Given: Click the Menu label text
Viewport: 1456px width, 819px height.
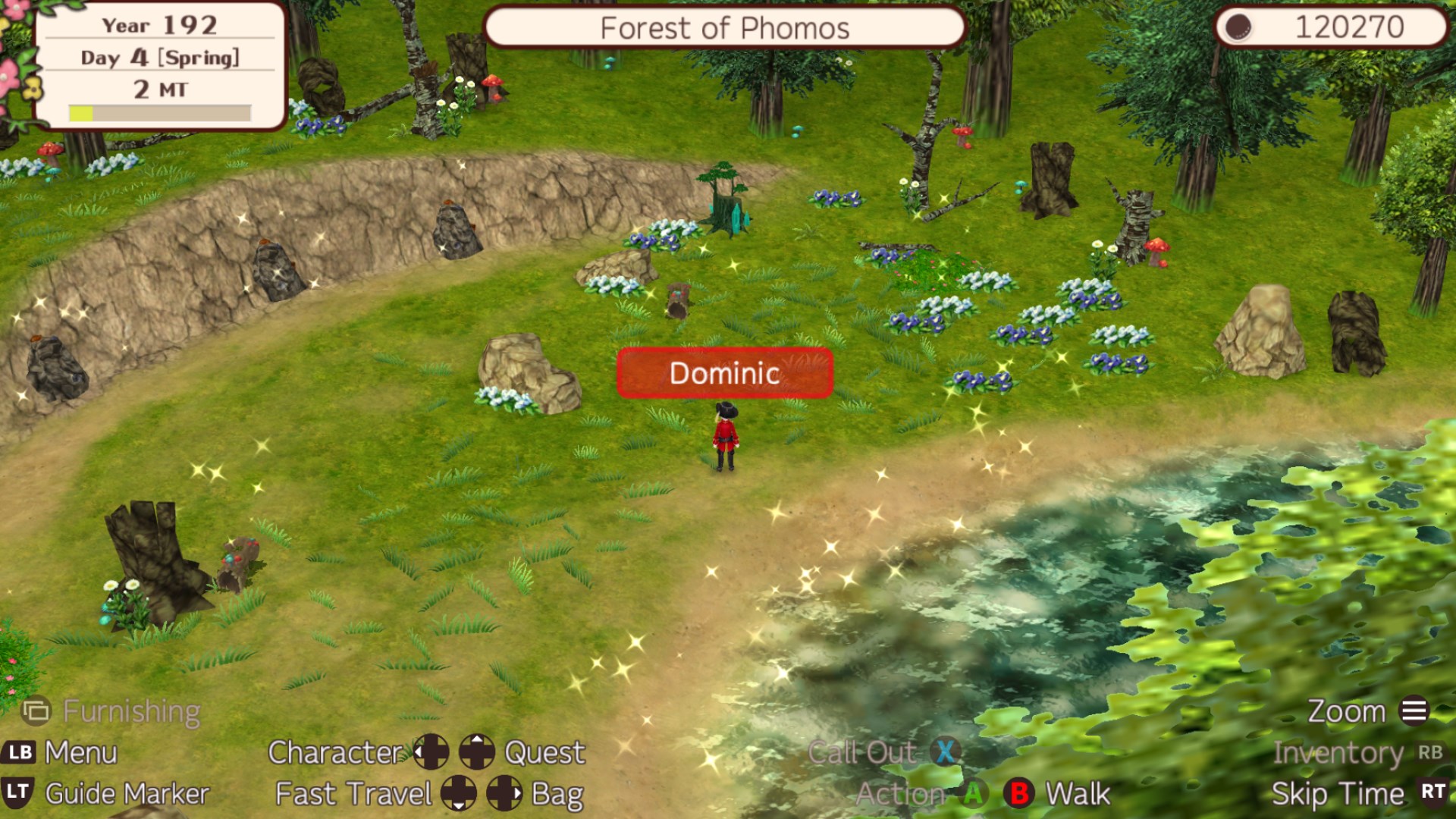Looking at the screenshot, I should (x=82, y=752).
